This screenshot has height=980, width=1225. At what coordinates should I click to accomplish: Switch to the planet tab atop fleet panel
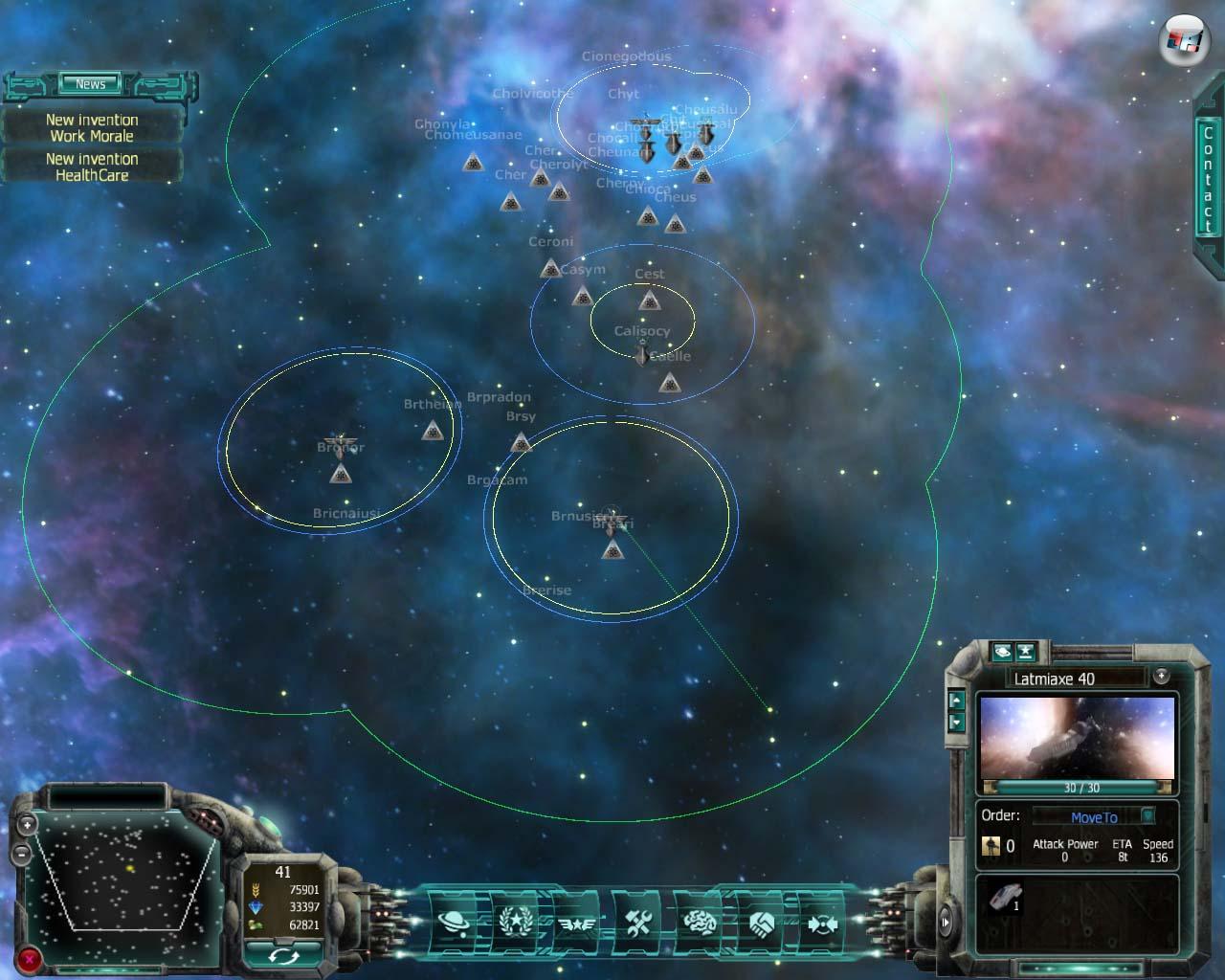click(x=1002, y=651)
